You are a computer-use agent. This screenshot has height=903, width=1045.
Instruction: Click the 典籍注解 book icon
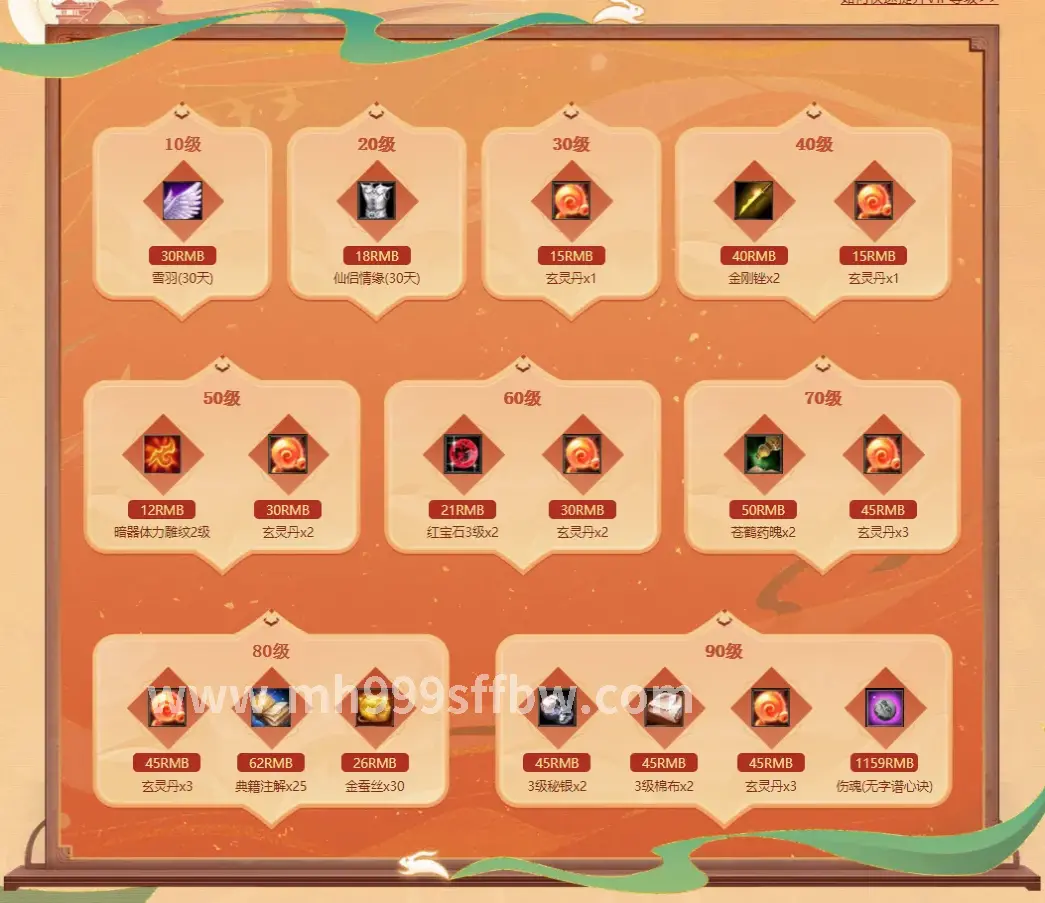point(271,708)
